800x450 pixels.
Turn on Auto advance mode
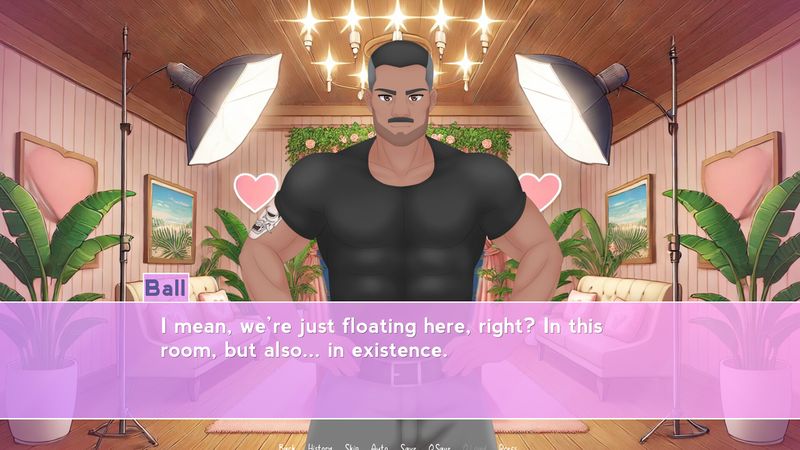pos(379,446)
